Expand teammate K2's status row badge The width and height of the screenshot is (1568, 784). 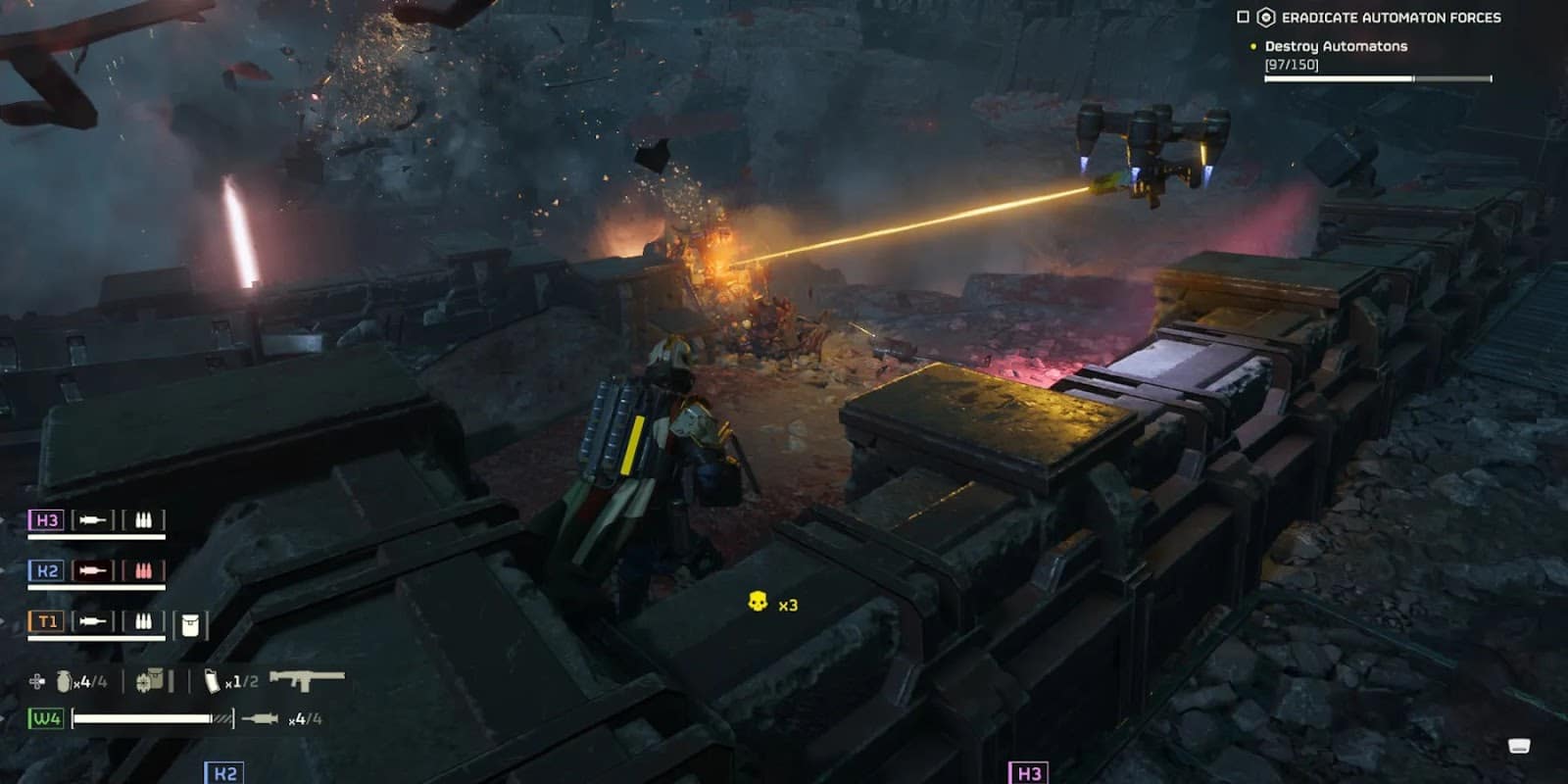(x=48, y=568)
